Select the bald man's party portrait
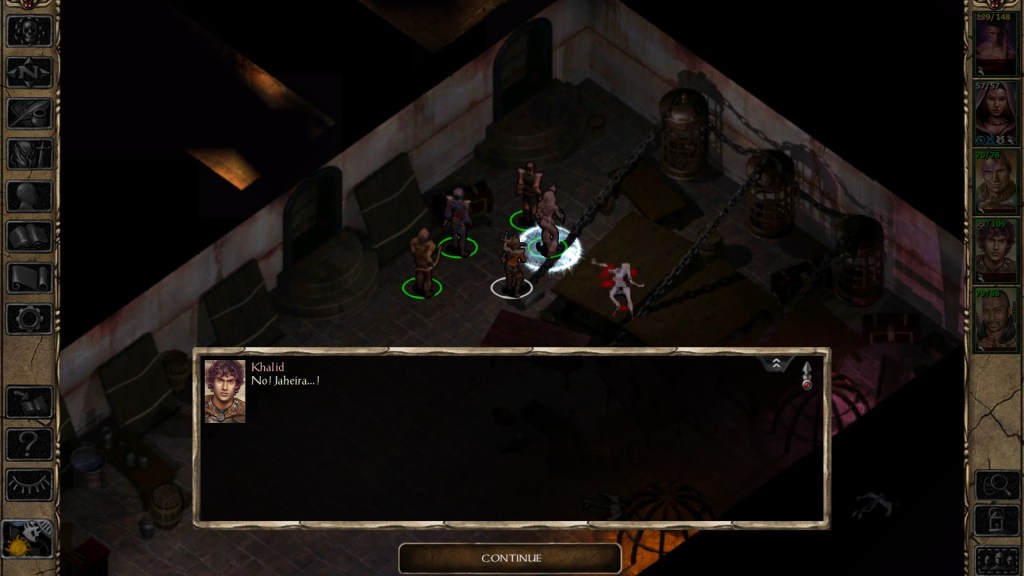The width and height of the screenshot is (1024, 576). pyautogui.click(x=995, y=321)
